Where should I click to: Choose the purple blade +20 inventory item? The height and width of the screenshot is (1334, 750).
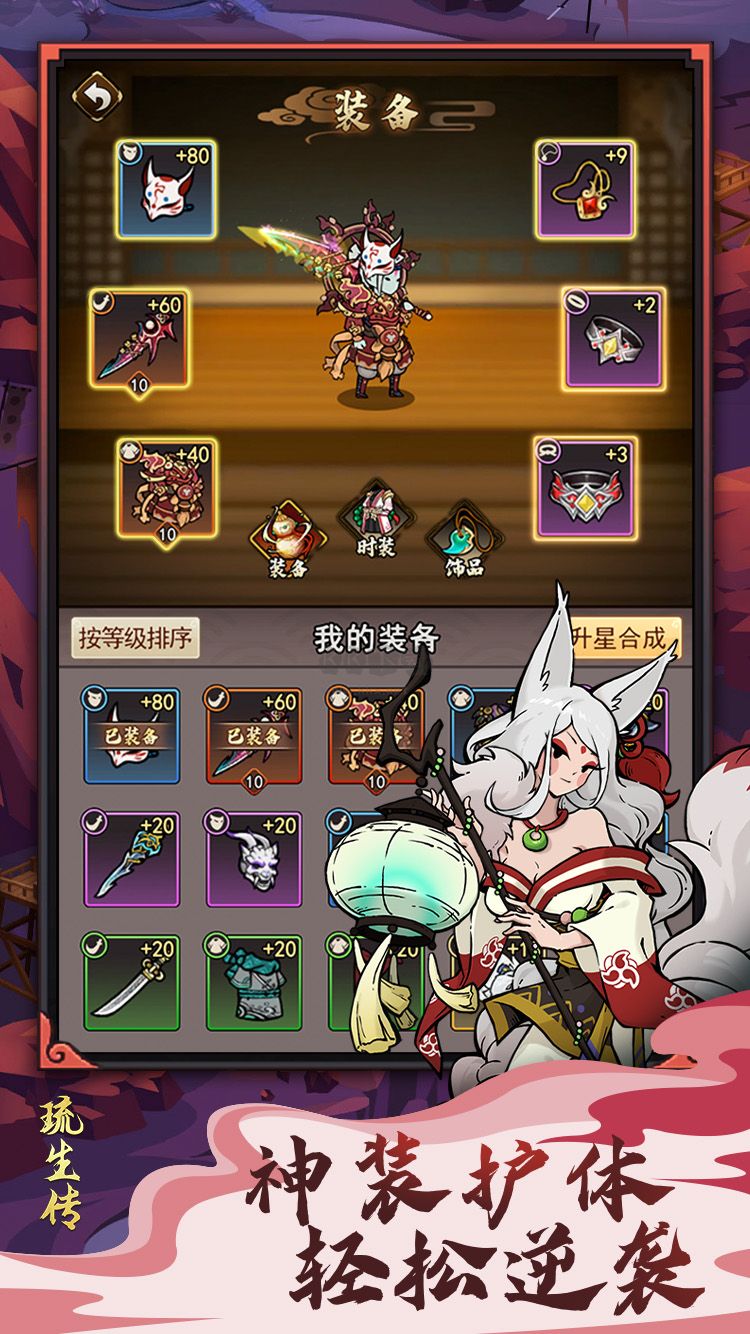[x=132, y=858]
